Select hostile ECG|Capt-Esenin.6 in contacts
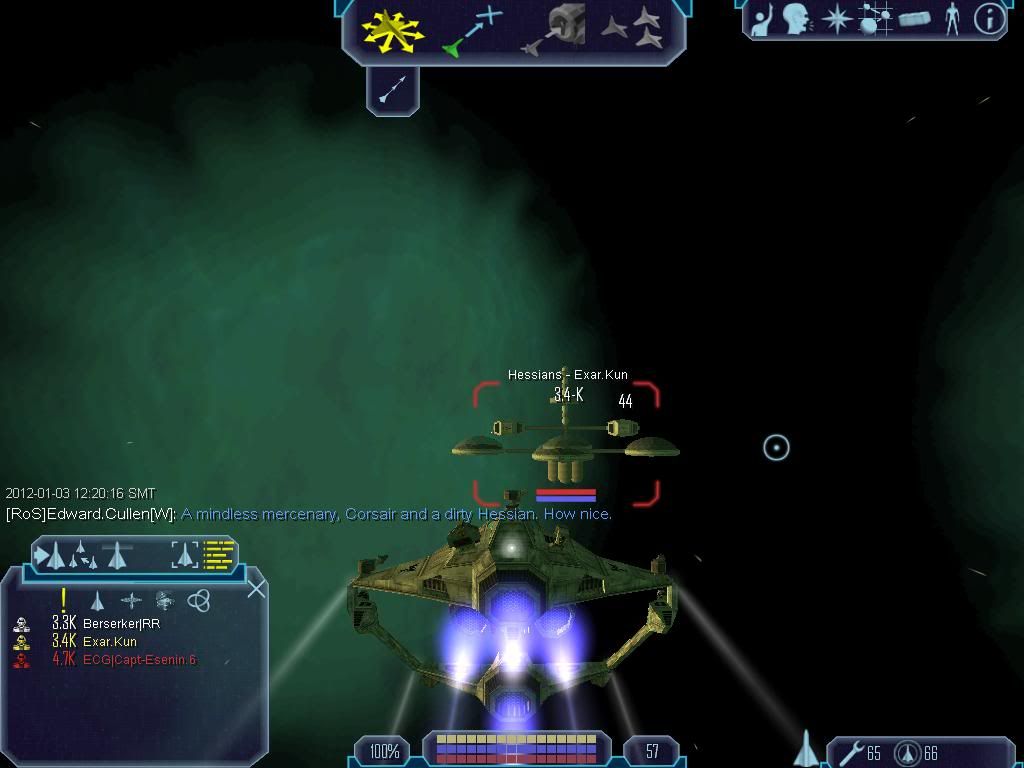The width and height of the screenshot is (1024, 768). 138,660
